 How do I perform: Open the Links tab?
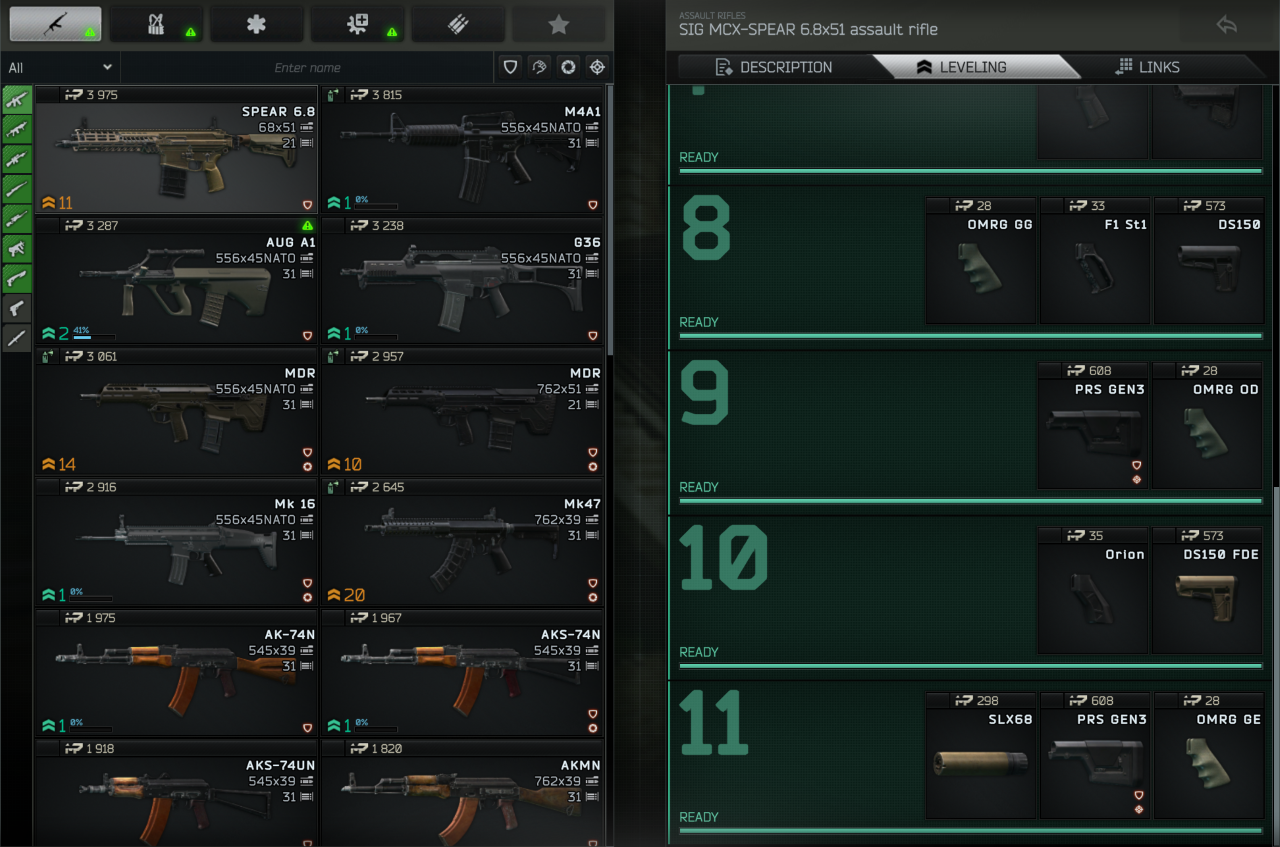coord(1147,67)
